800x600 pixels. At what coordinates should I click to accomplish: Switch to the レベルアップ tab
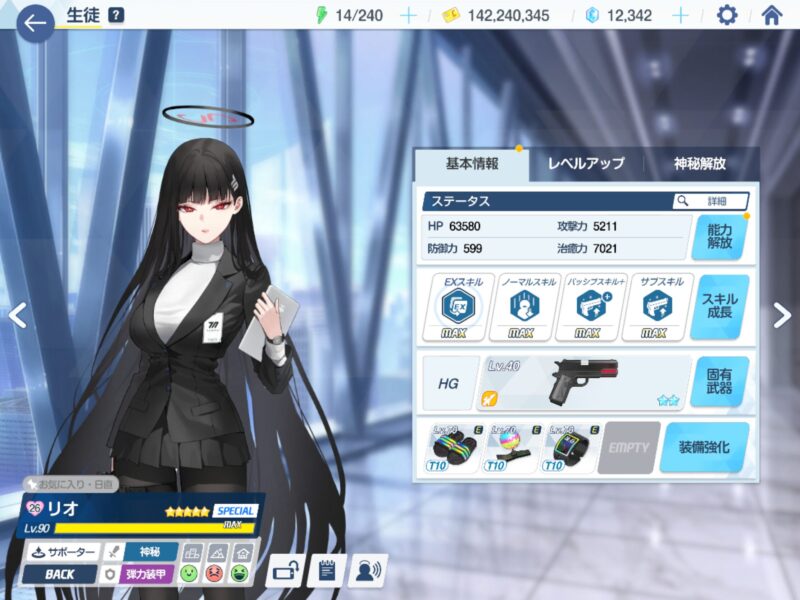point(585,164)
